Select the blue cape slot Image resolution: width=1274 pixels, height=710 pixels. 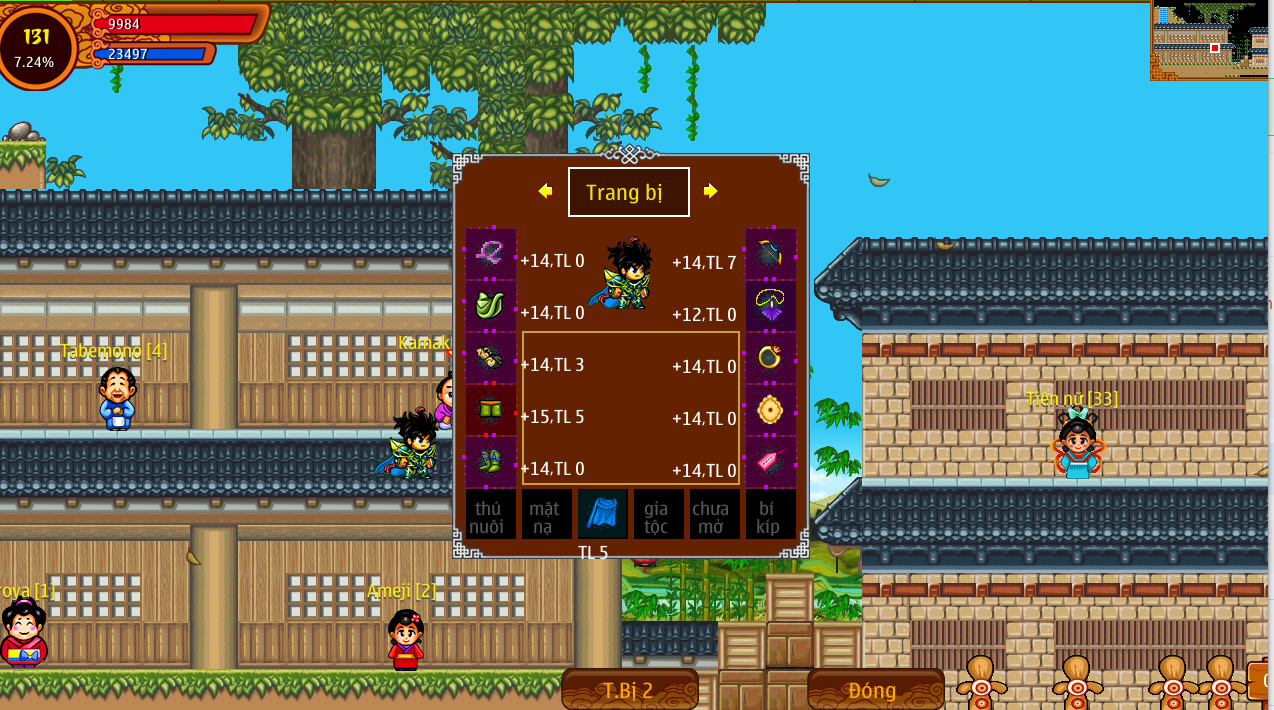coord(602,514)
